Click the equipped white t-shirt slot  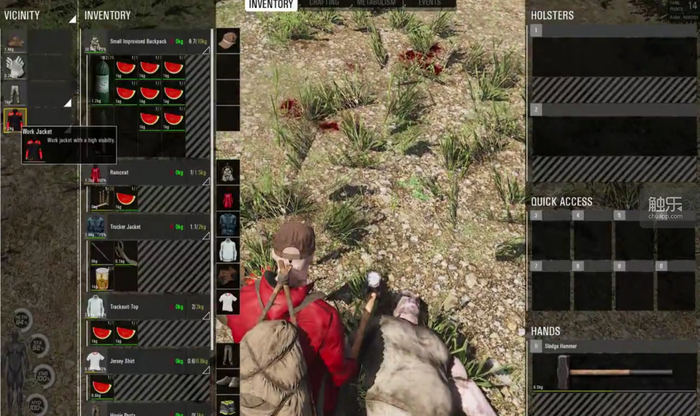(x=228, y=301)
